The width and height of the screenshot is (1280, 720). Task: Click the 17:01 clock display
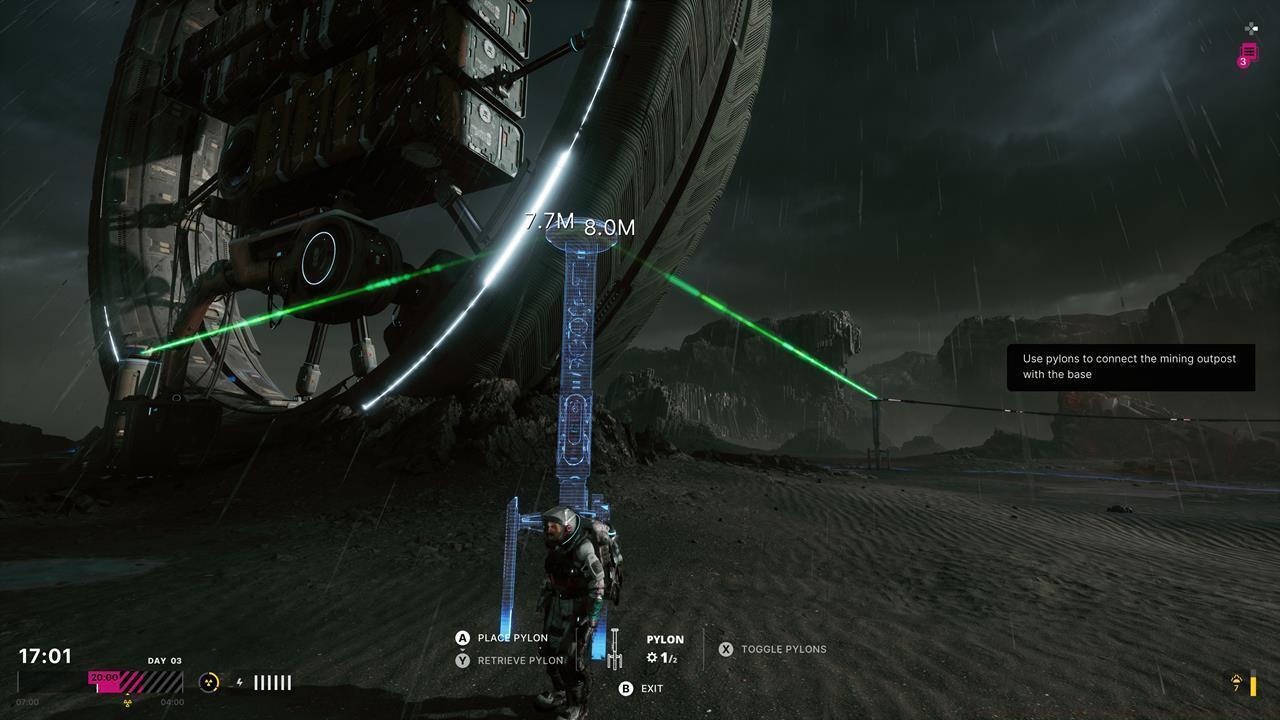coord(45,655)
